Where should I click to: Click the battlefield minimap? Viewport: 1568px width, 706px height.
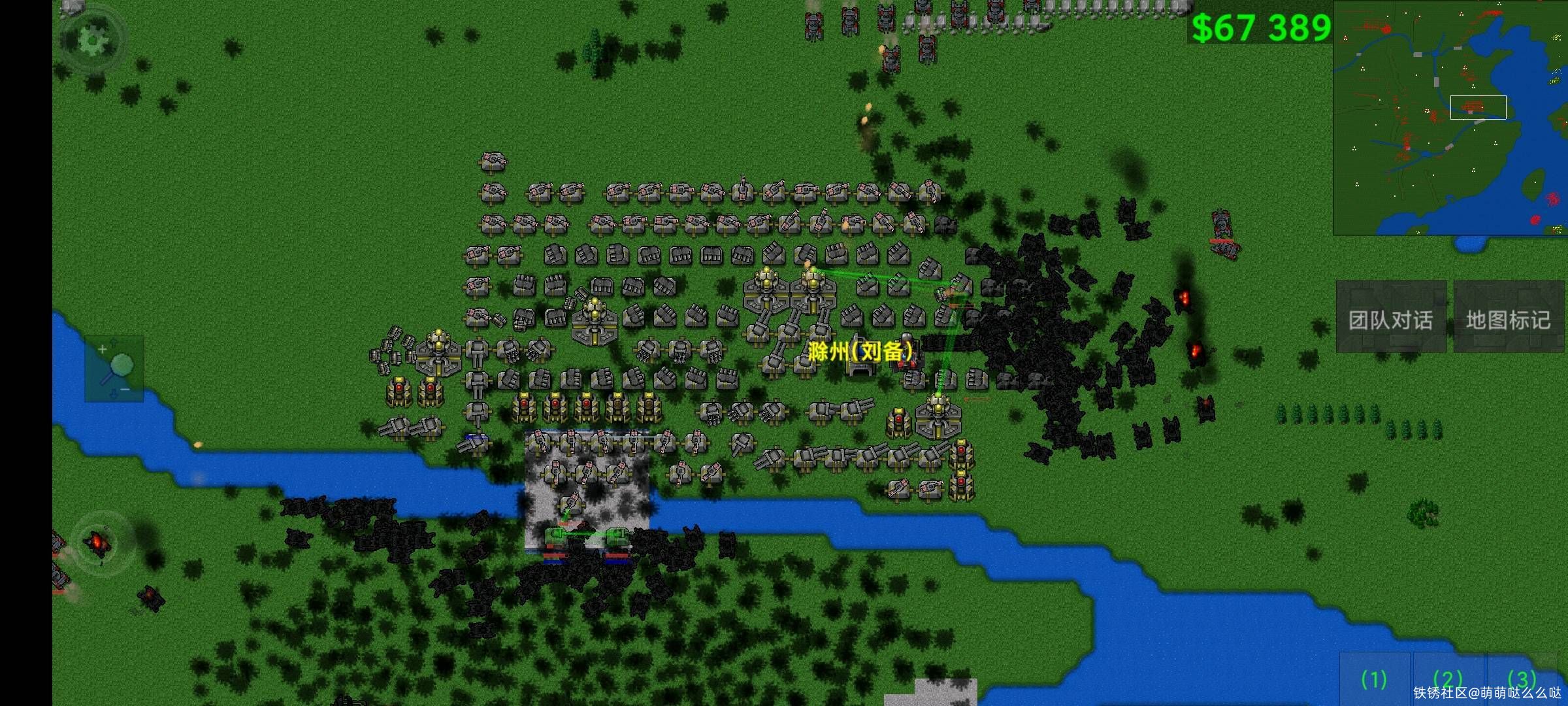[x=1450, y=118]
